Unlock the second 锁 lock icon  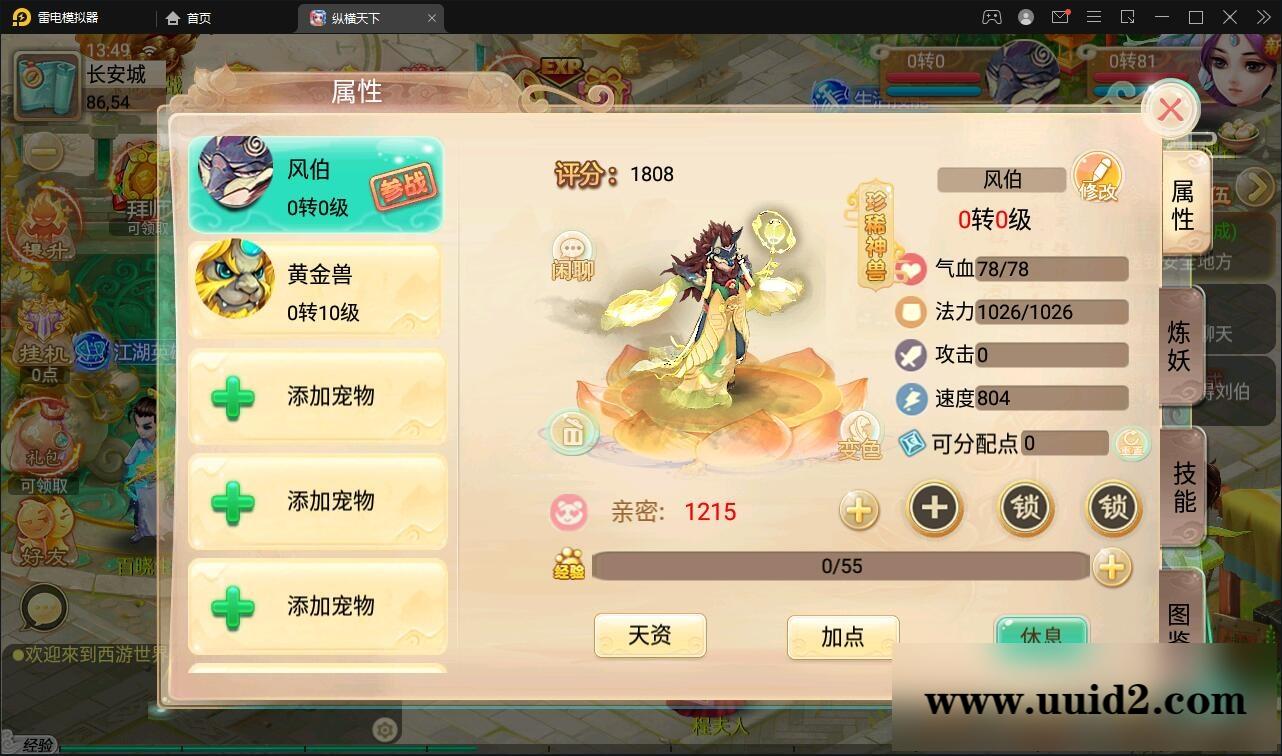click(x=1112, y=509)
